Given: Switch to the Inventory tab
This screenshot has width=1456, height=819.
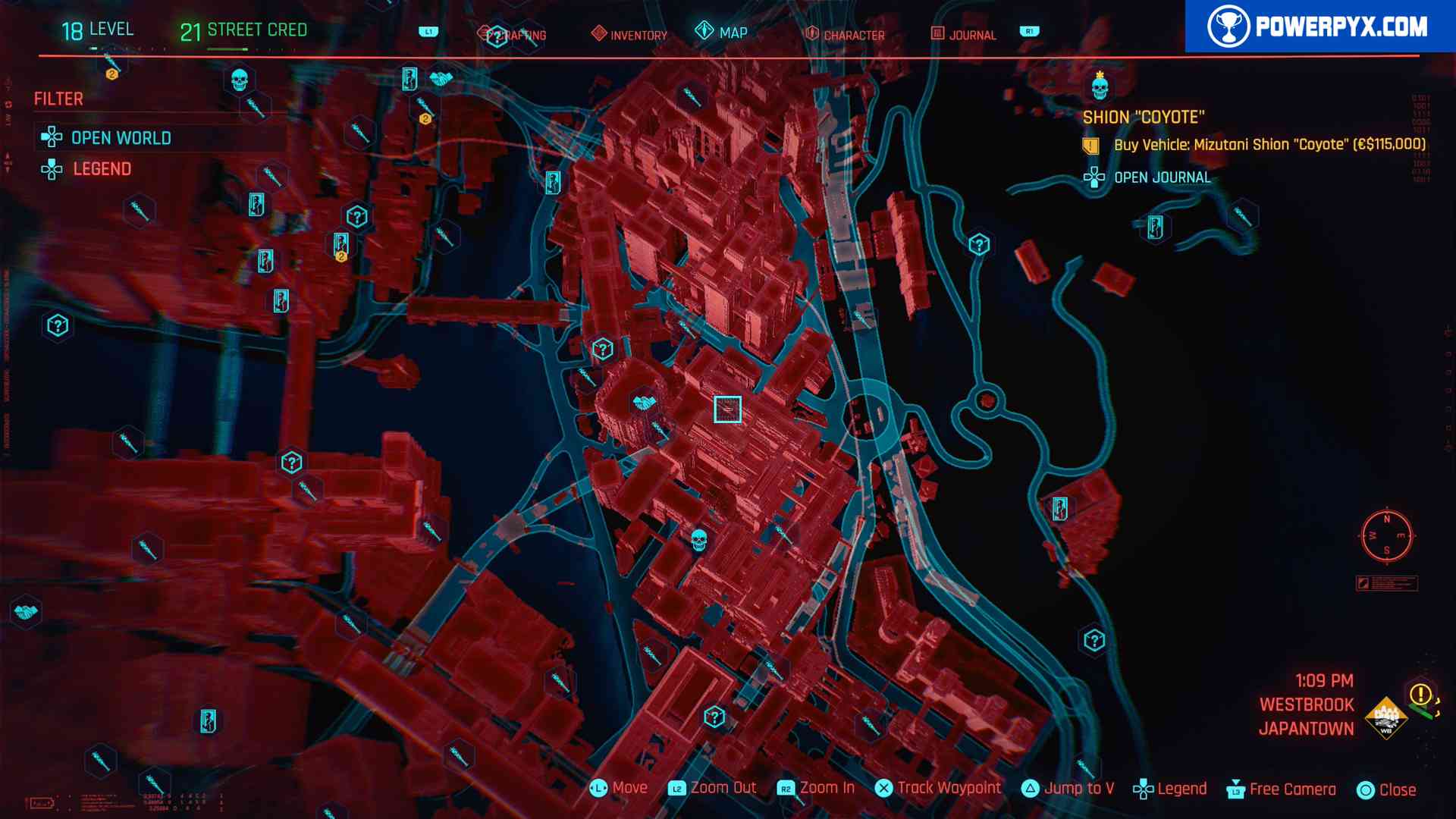Looking at the screenshot, I should (629, 35).
